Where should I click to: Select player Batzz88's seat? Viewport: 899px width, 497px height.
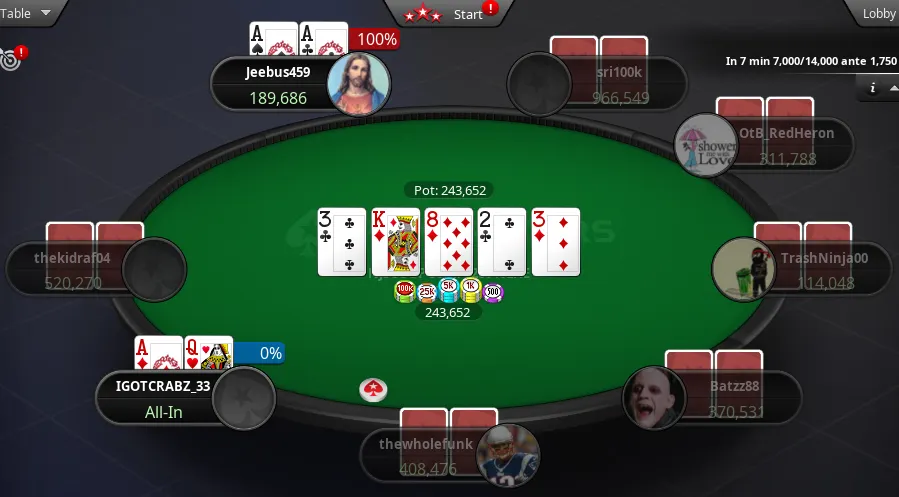point(712,397)
